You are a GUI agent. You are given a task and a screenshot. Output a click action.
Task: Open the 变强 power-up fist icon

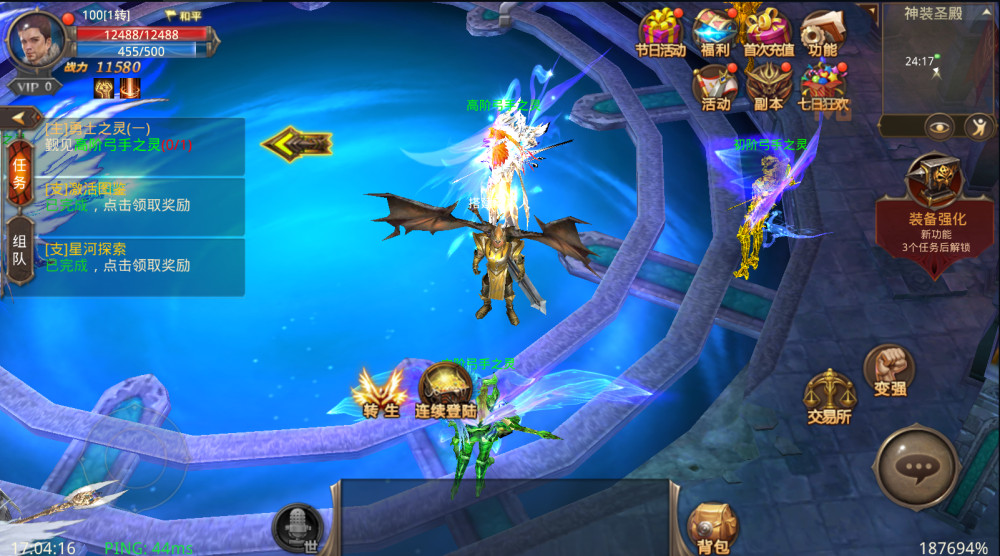(888, 369)
